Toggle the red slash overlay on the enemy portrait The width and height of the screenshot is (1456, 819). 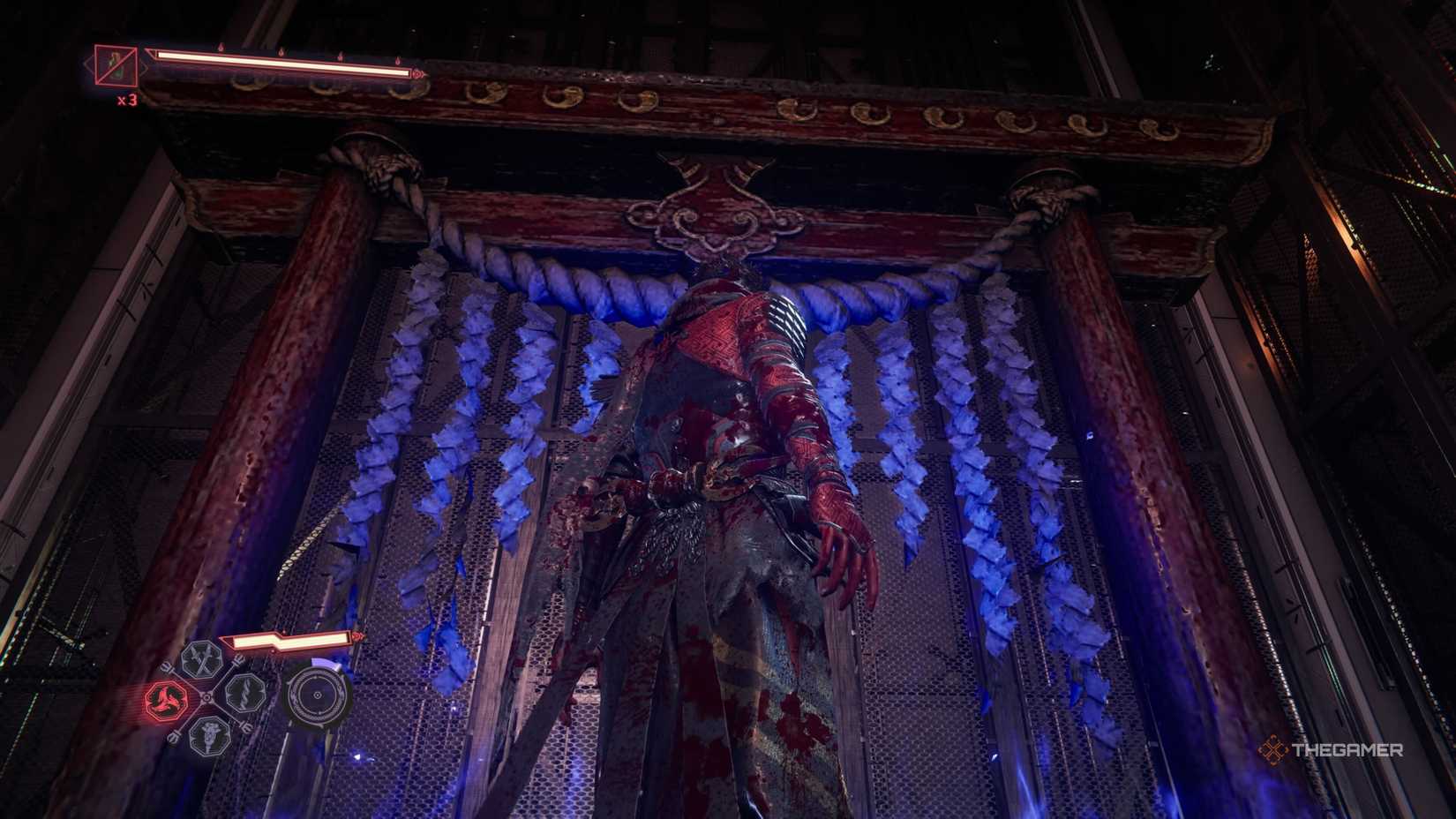[x=116, y=66]
